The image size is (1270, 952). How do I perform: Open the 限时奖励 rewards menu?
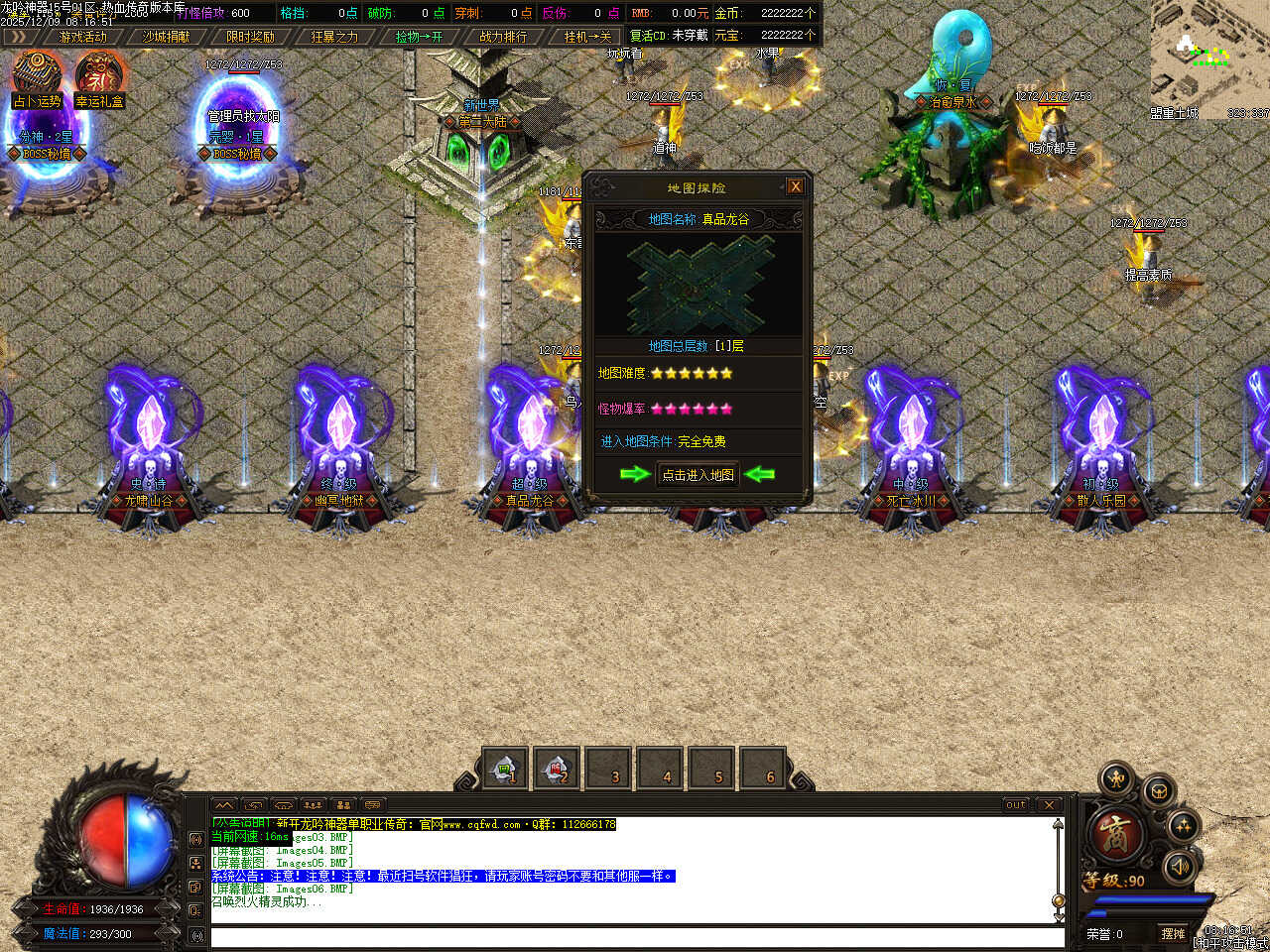point(250,37)
